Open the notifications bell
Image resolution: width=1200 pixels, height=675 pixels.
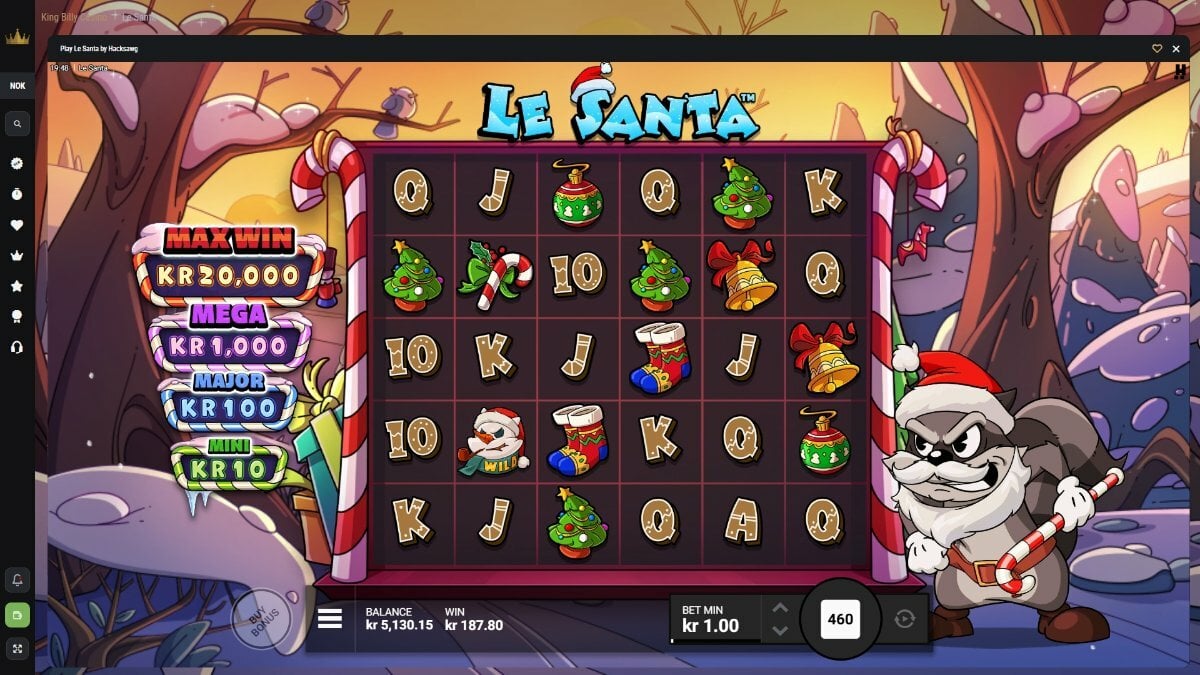(17, 580)
